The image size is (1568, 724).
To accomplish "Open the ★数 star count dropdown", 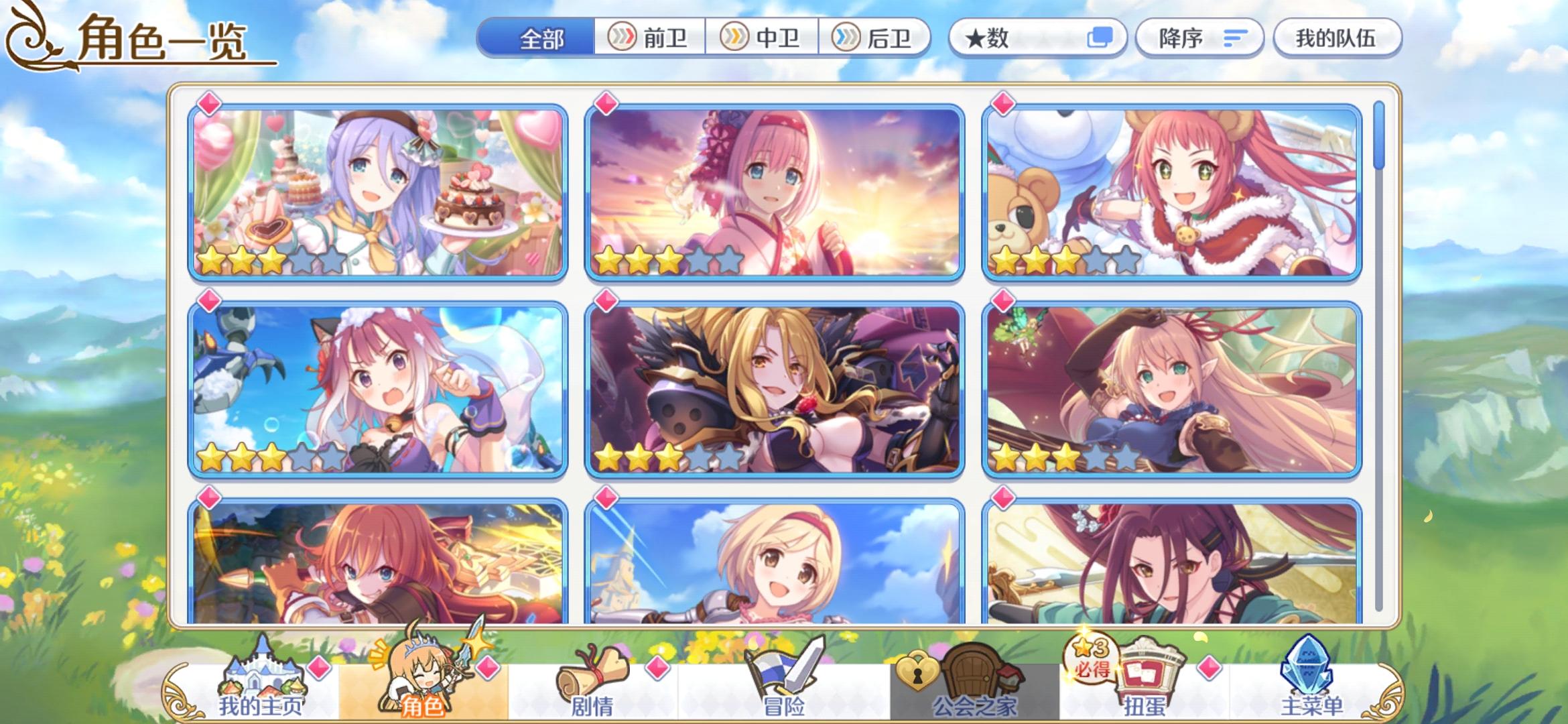I will [x=1019, y=38].
